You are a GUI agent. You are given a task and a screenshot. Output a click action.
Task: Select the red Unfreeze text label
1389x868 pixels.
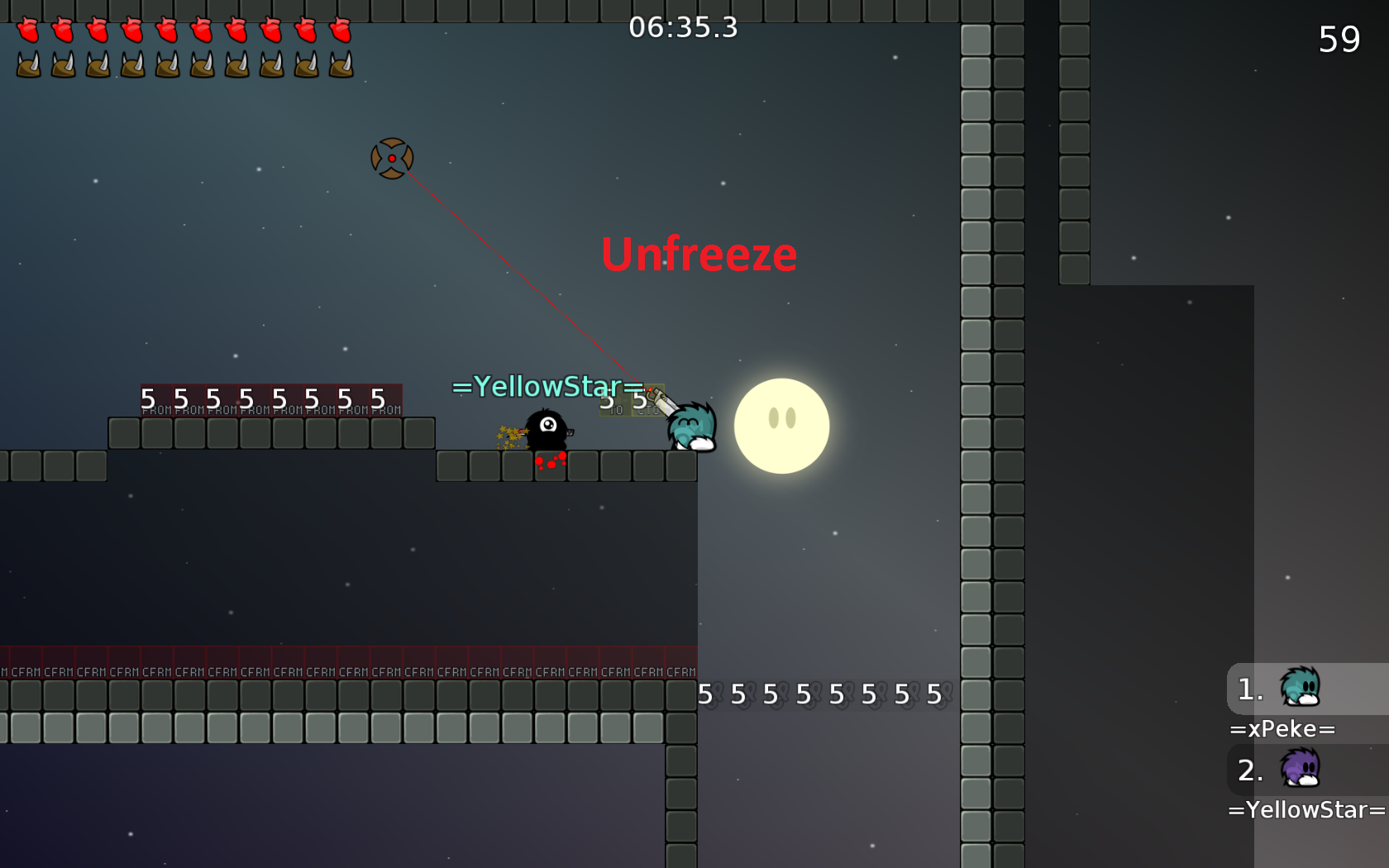(x=699, y=255)
